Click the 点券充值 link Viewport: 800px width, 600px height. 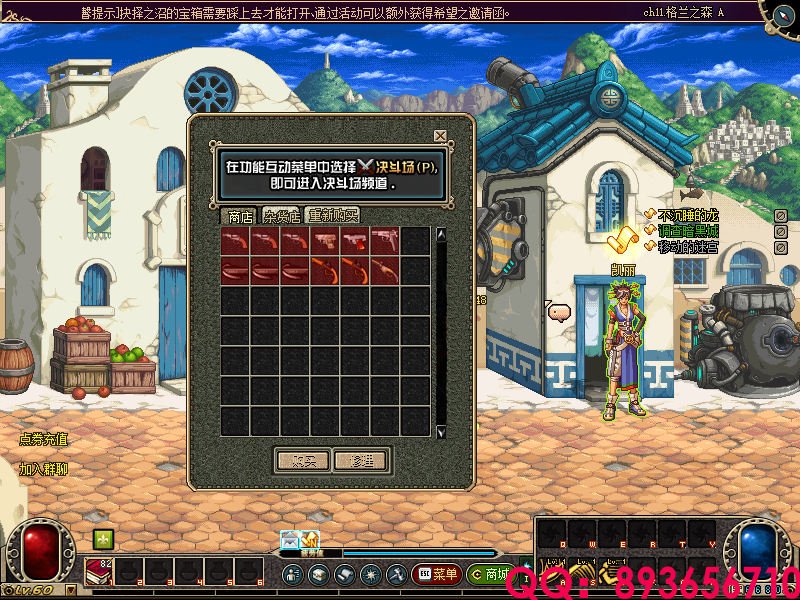pos(44,439)
